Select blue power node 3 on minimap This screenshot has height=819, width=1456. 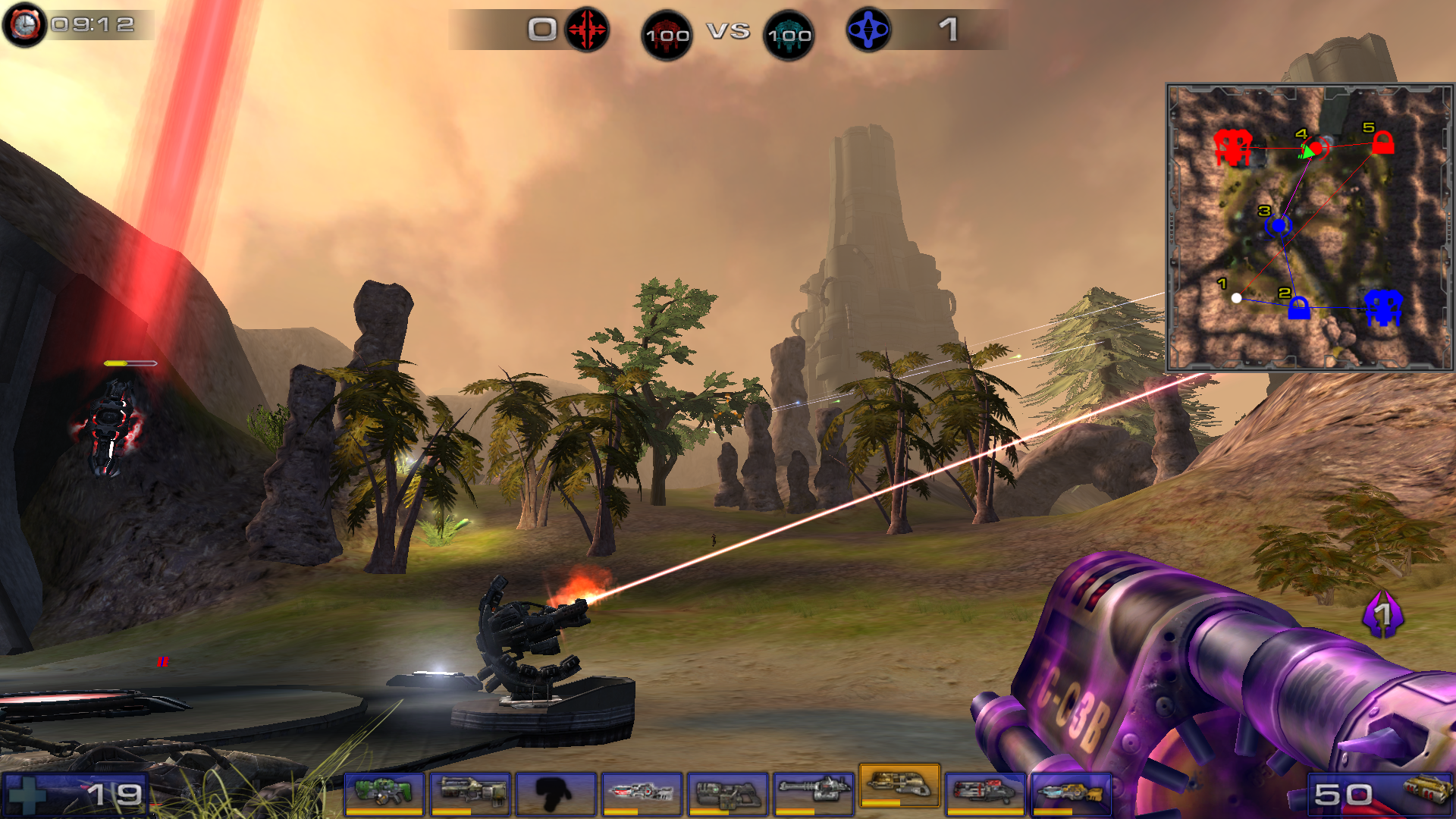(x=1279, y=225)
